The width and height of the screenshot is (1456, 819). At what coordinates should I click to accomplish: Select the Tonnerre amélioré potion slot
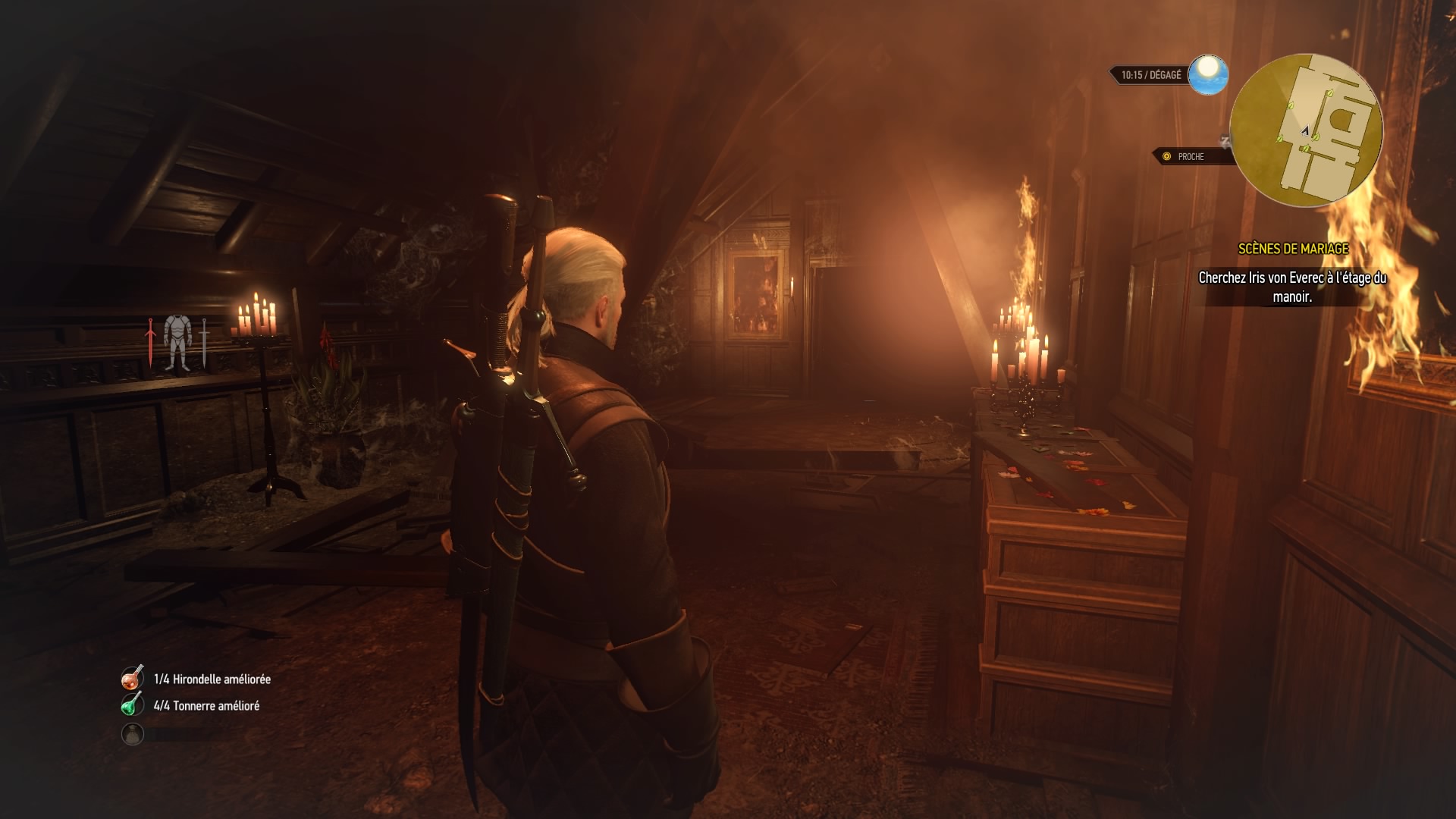click(133, 704)
